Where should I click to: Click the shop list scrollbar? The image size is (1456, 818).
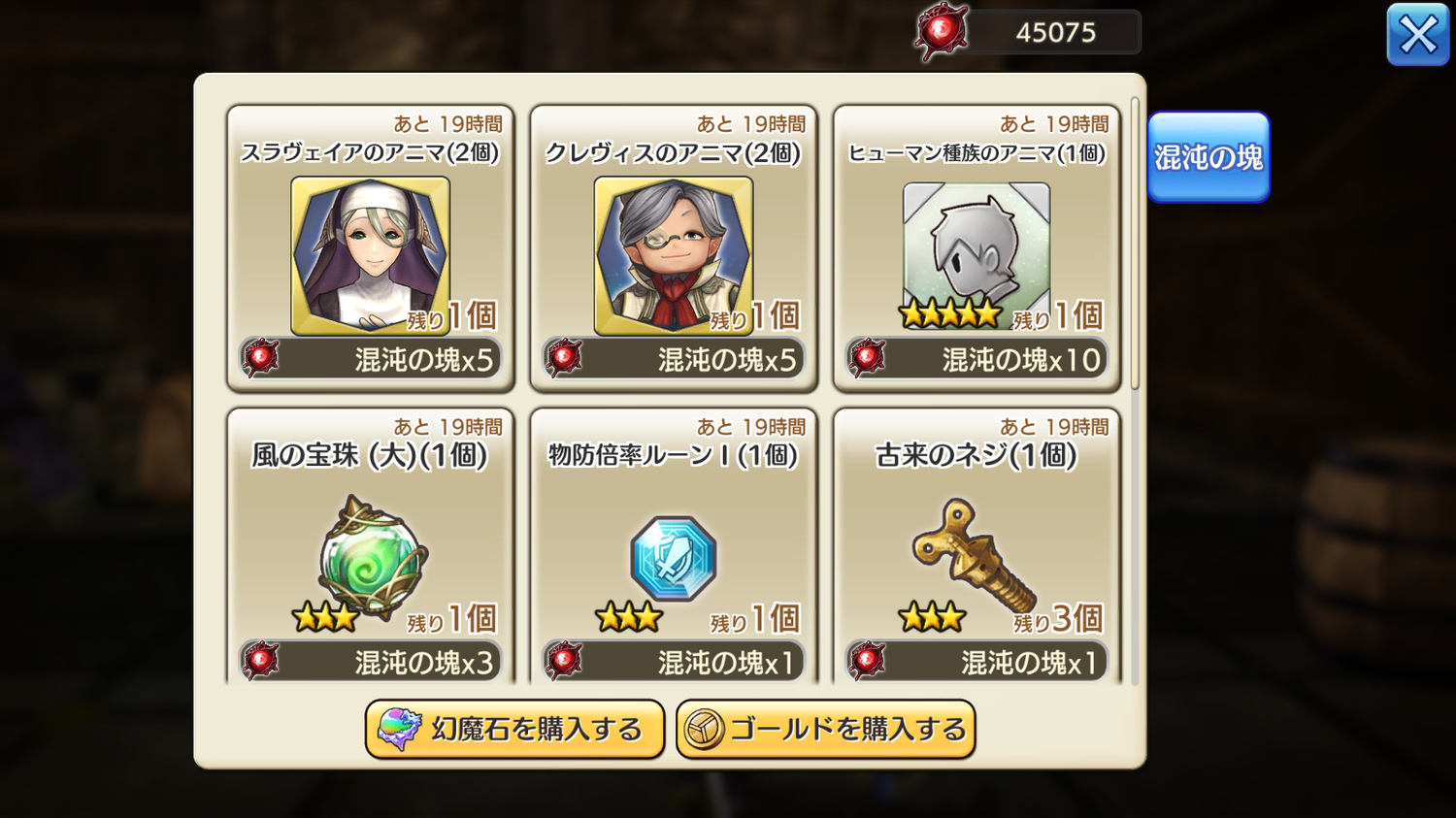pyautogui.click(x=1135, y=243)
